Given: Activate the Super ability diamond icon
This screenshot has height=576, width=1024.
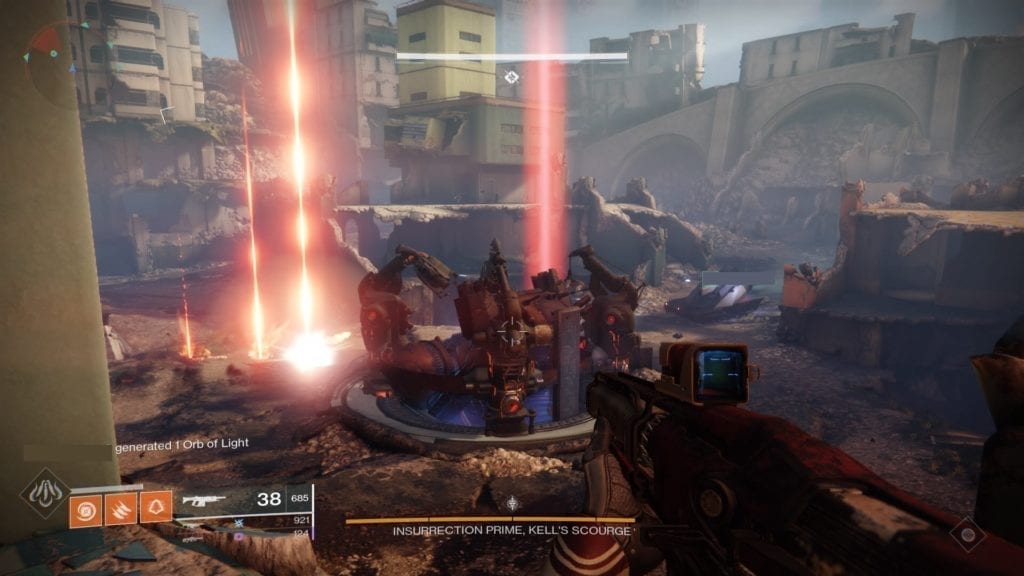Looking at the screenshot, I should click(x=45, y=493).
